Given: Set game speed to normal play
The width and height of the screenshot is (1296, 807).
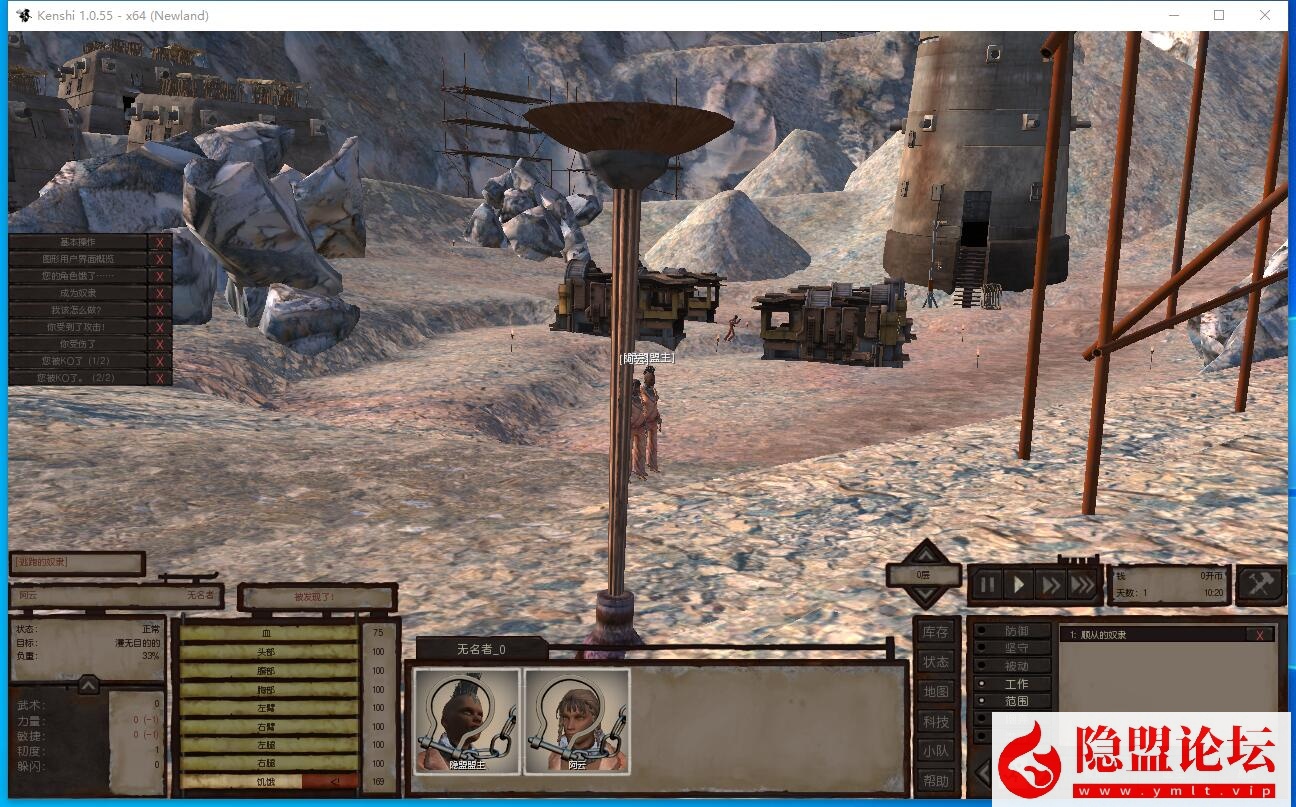Looking at the screenshot, I should click(x=1019, y=584).
